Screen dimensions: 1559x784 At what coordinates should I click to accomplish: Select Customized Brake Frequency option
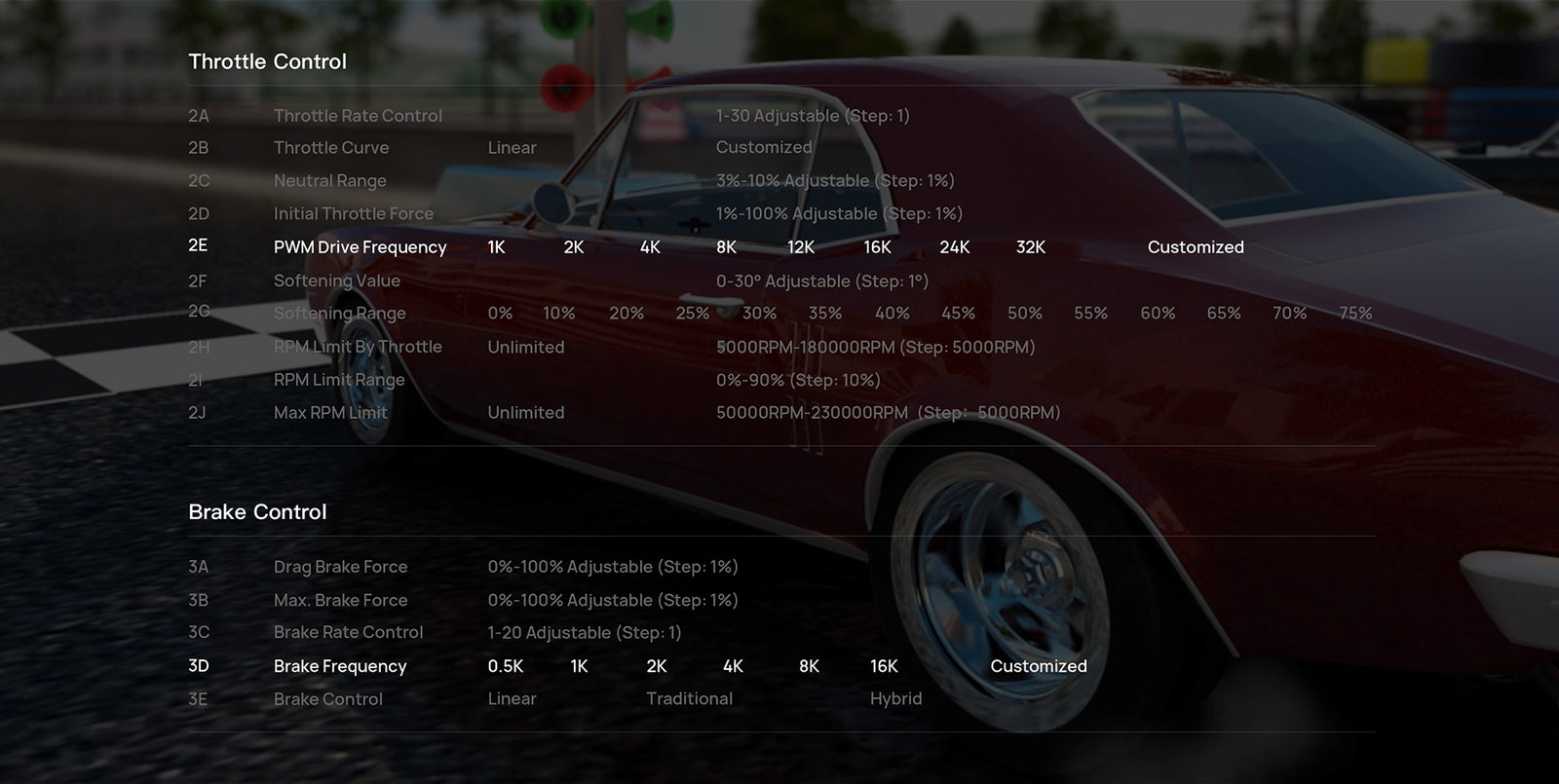tap(1038, 666)
